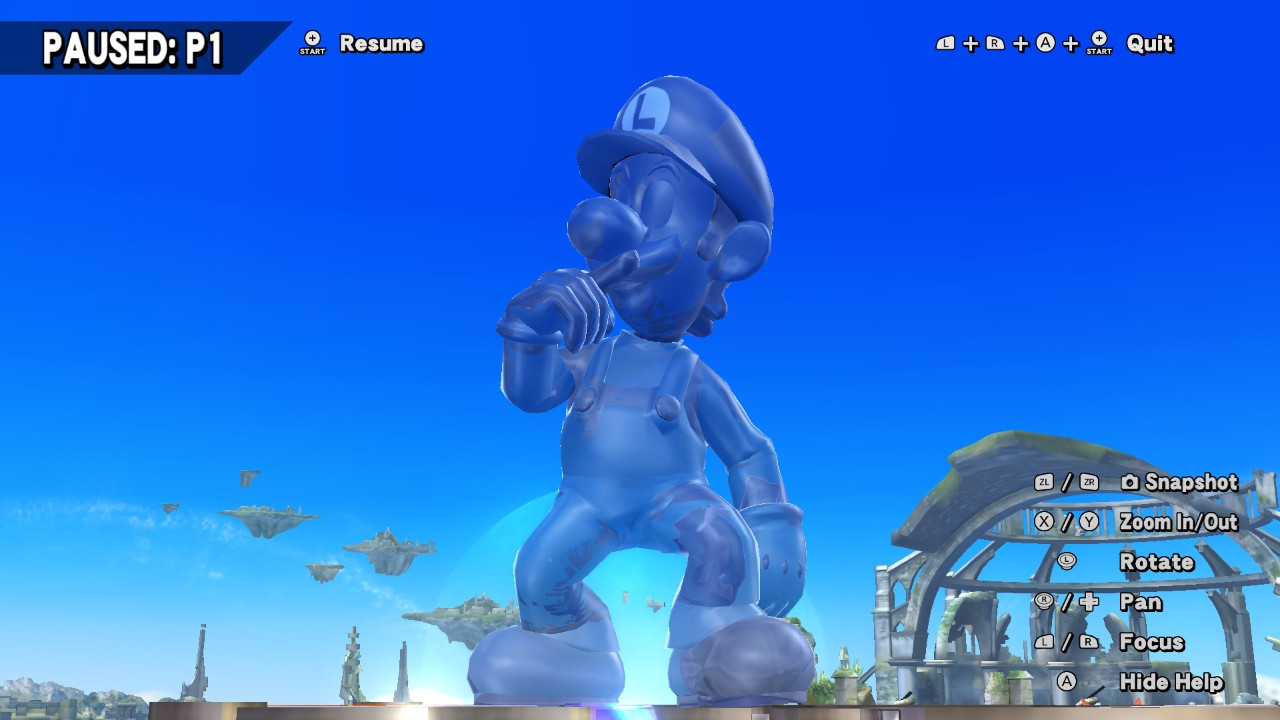Click the X button icon for Zoom In/Out
The image size is (1280, 720).
pyautogui.click(x=1043, y=521)
